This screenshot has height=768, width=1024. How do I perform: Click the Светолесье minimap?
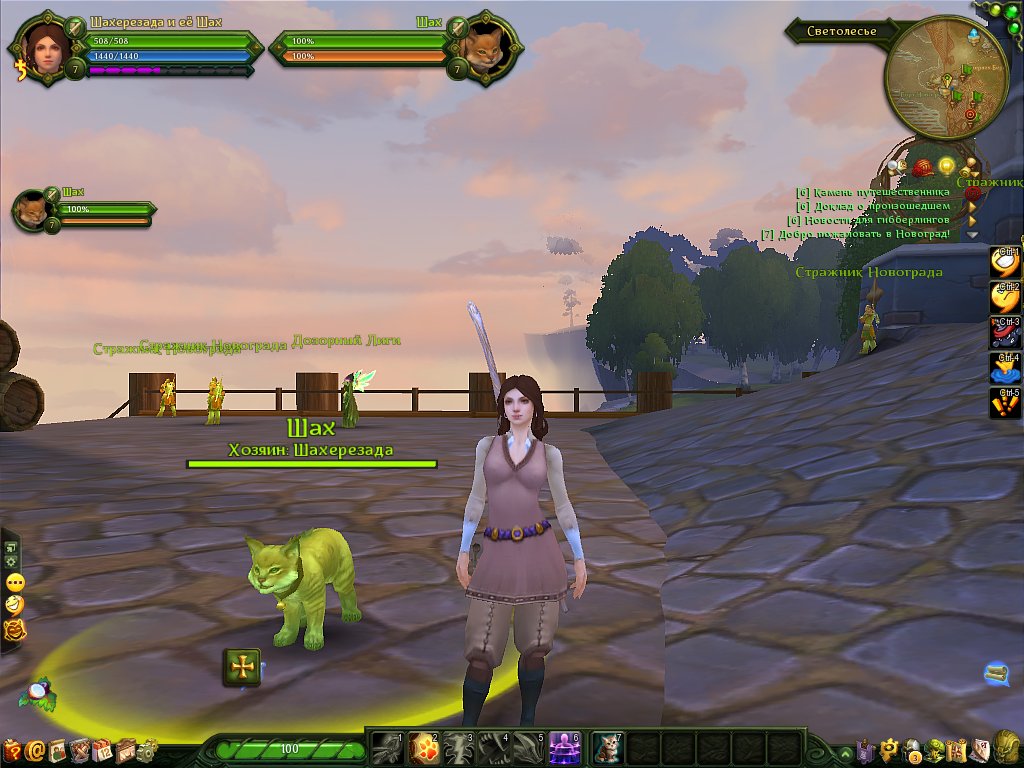(945, 78)
